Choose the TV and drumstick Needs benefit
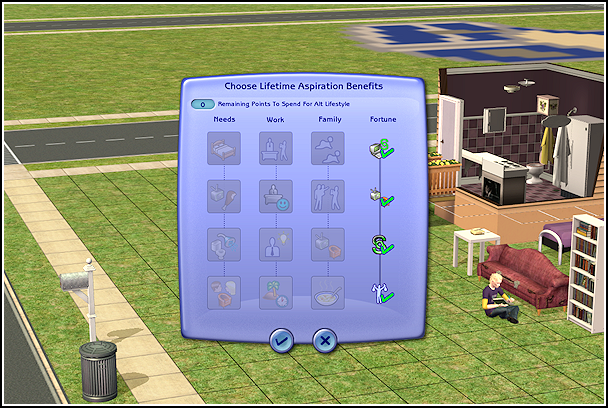 (223, 196)
